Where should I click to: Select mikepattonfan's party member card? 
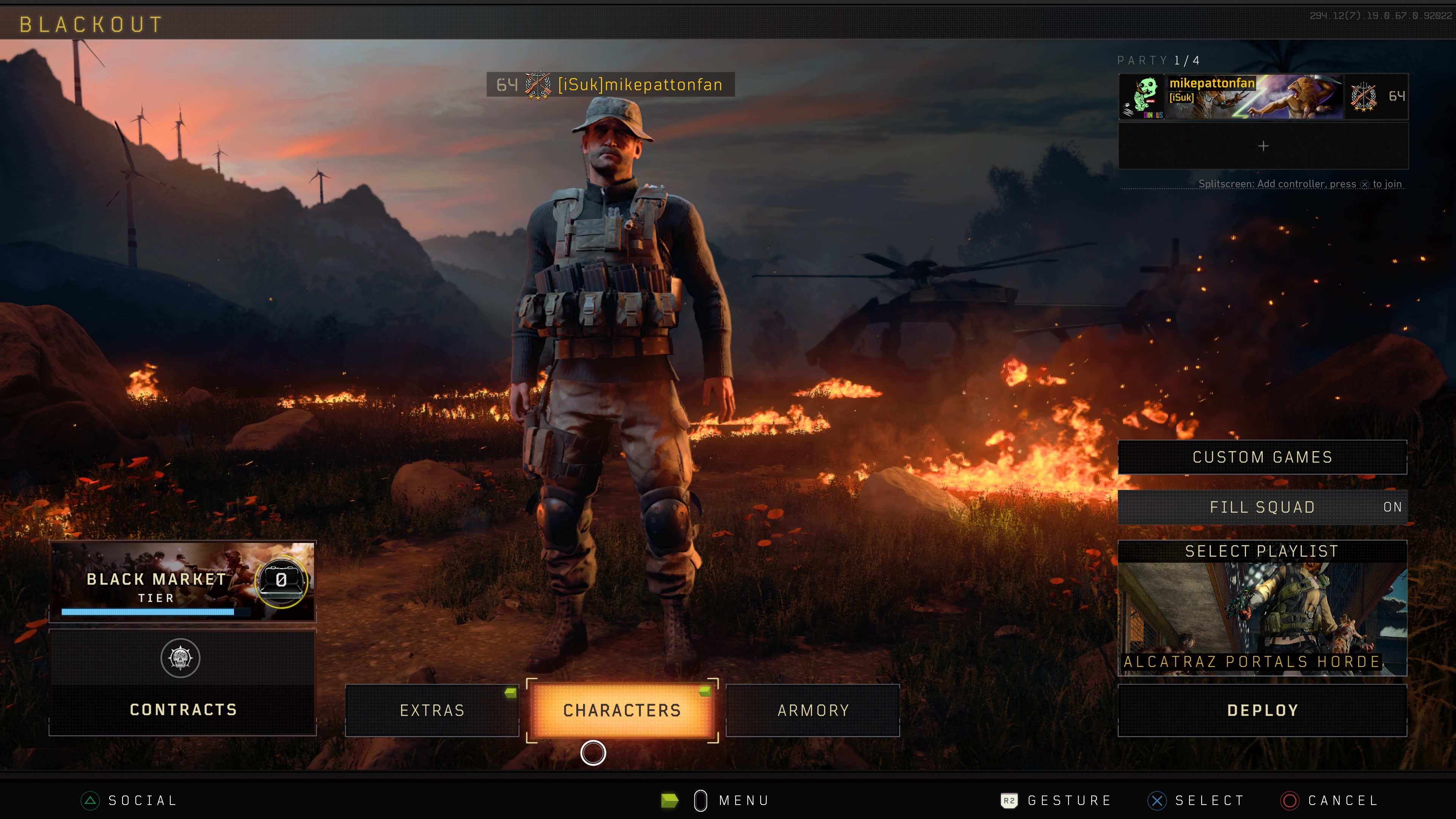(x=1263, y=96)
